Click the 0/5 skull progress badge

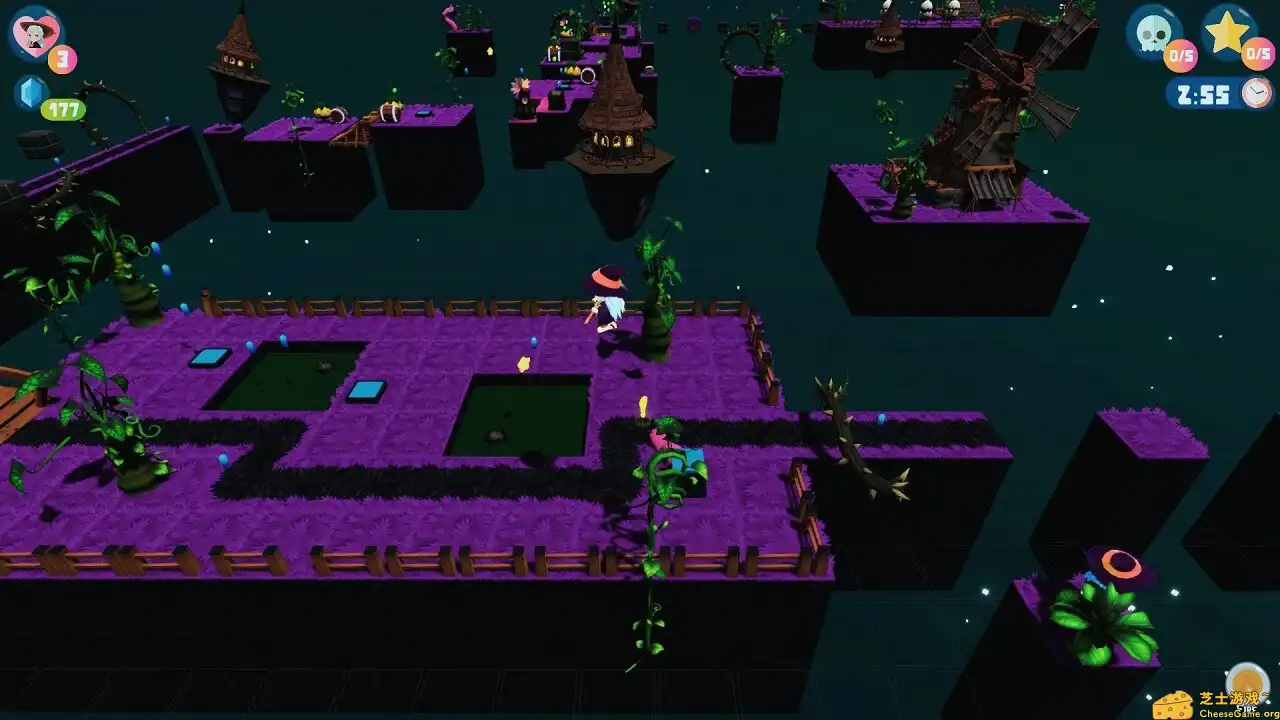pos(1180,55)
